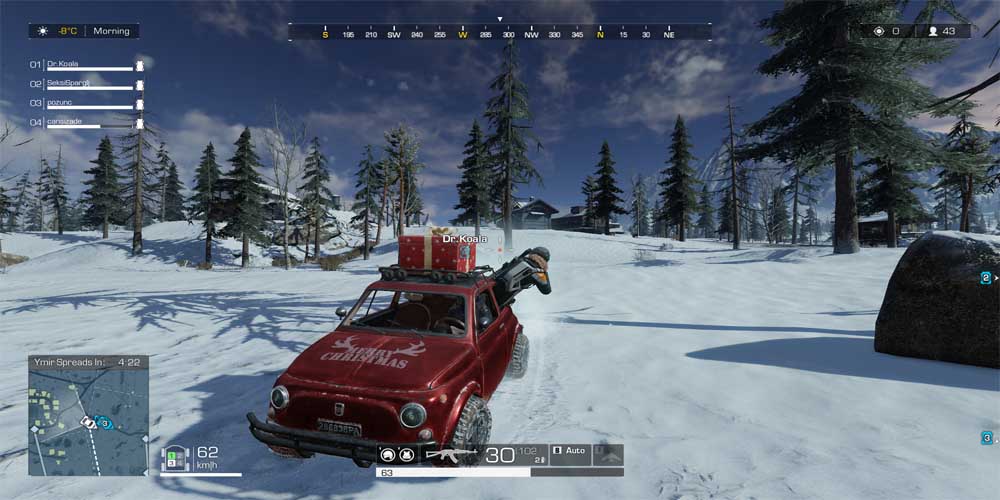
Task: Click the body armor vest icon
Action: [x=407, y=455]
